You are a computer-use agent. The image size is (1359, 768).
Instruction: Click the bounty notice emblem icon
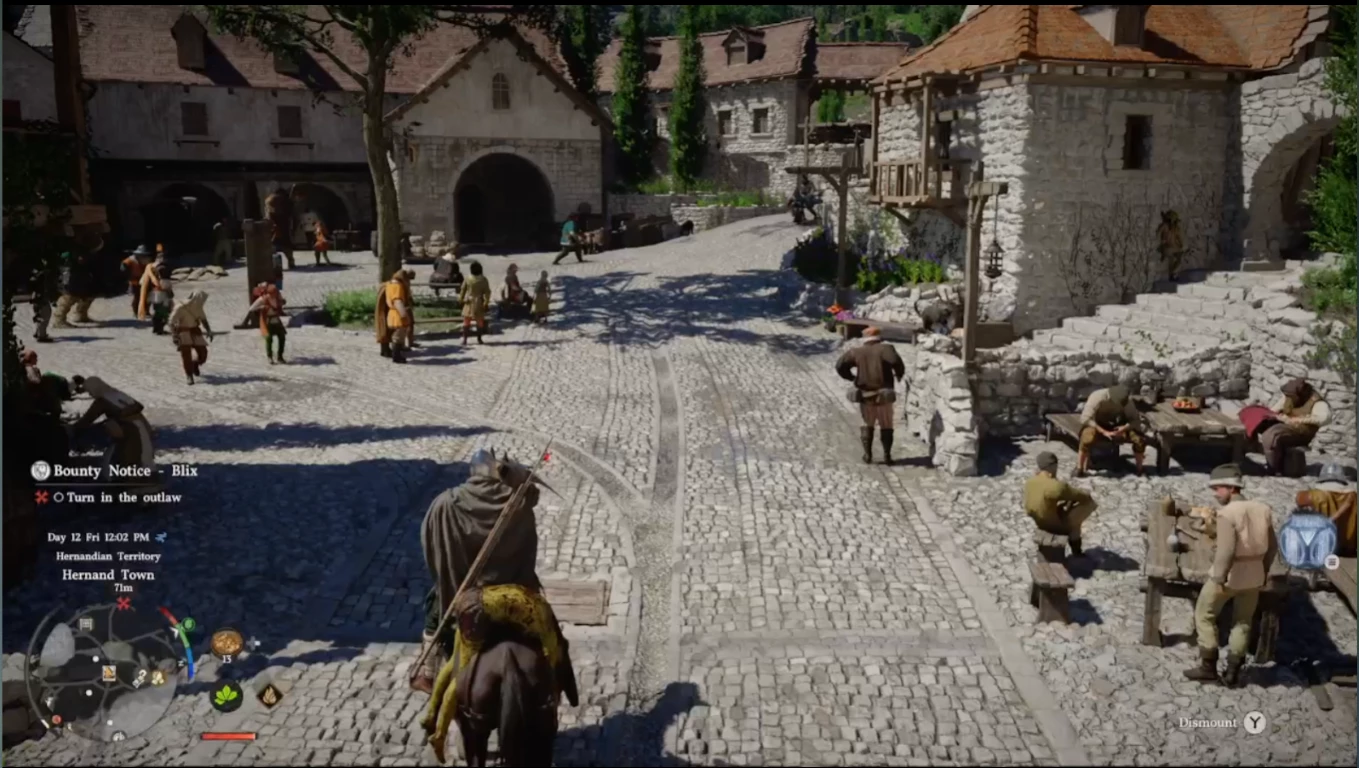[x=40, y=471]
